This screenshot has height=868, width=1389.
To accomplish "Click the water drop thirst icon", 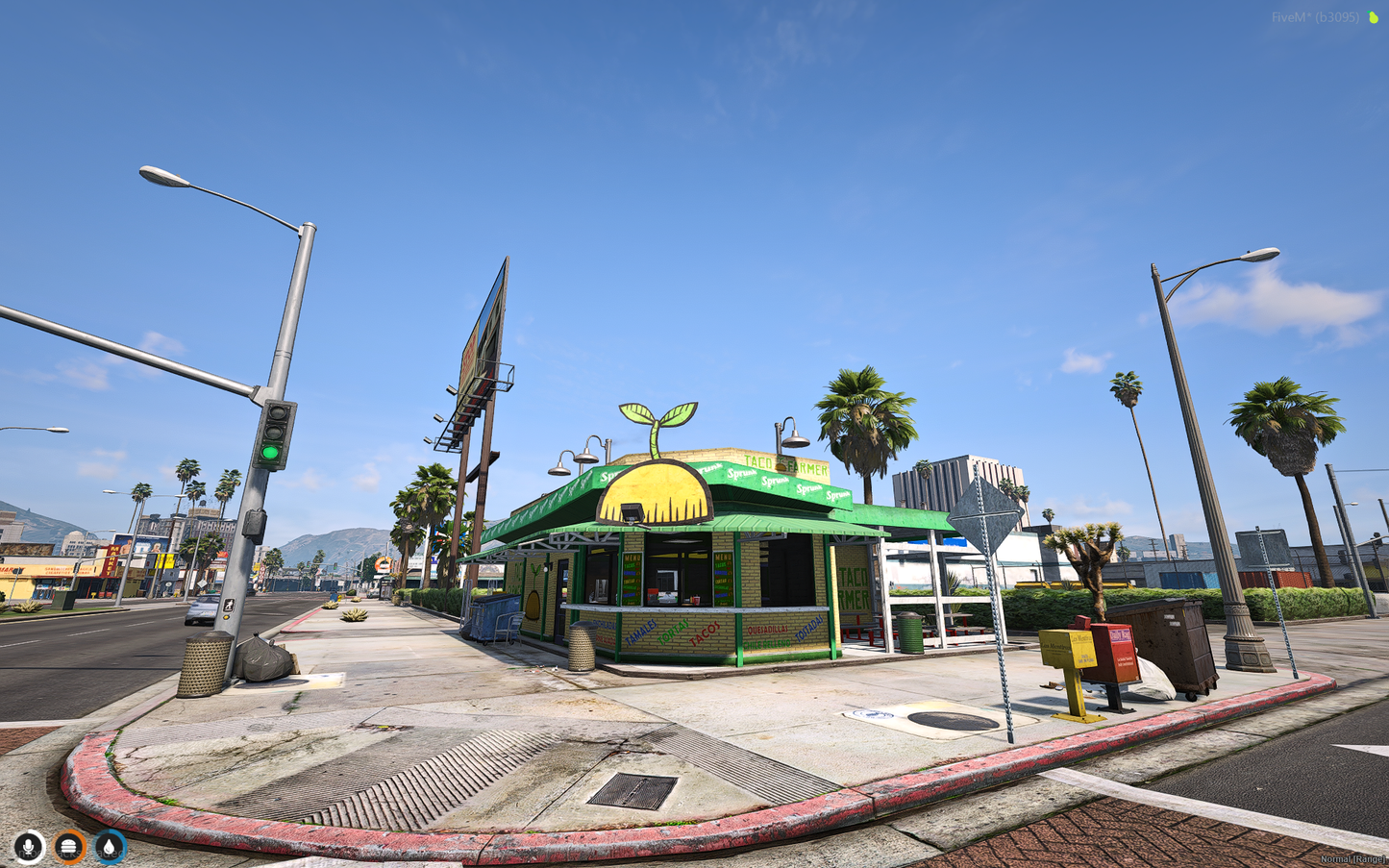I will coord(110,847).
